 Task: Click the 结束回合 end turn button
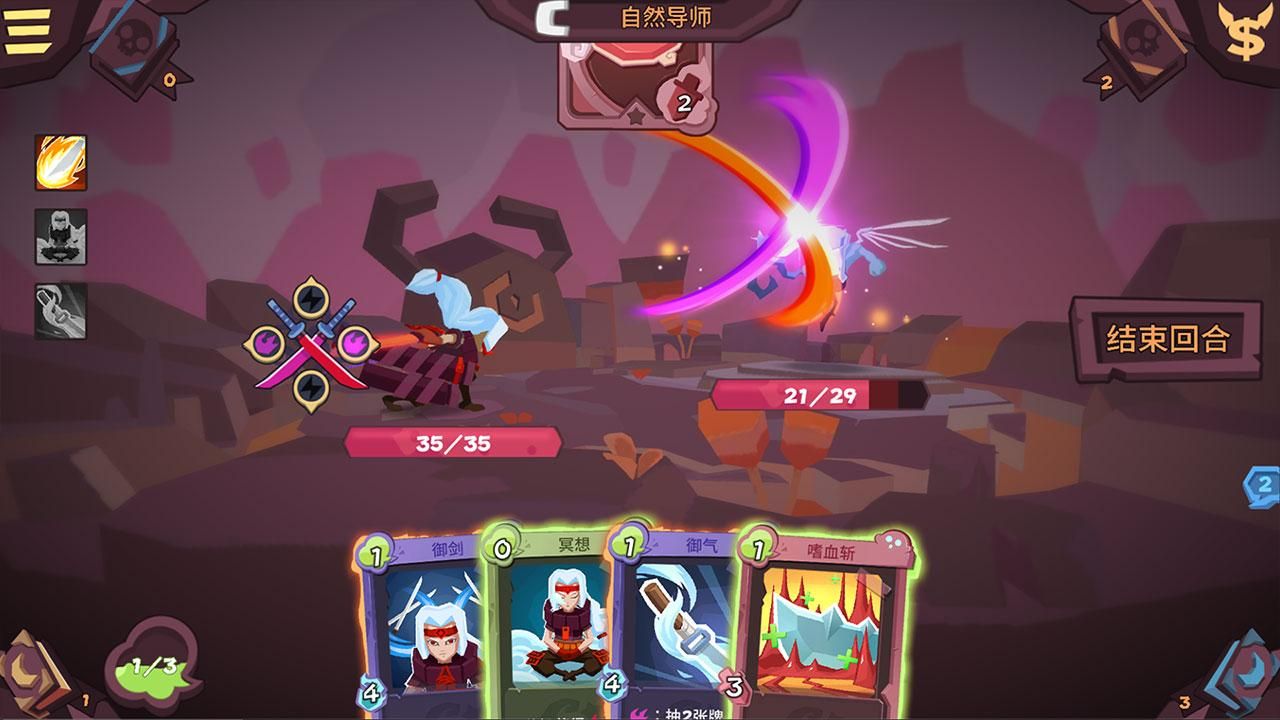pyautogui.click(x=1167, y=338)
